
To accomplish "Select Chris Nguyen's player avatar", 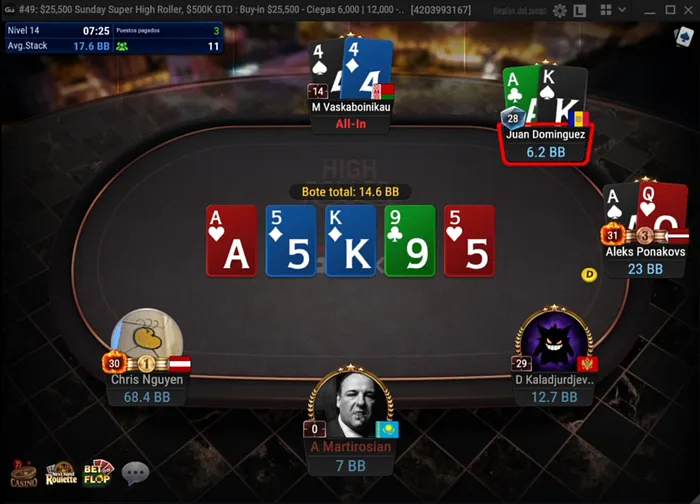I will click(147, 341).
